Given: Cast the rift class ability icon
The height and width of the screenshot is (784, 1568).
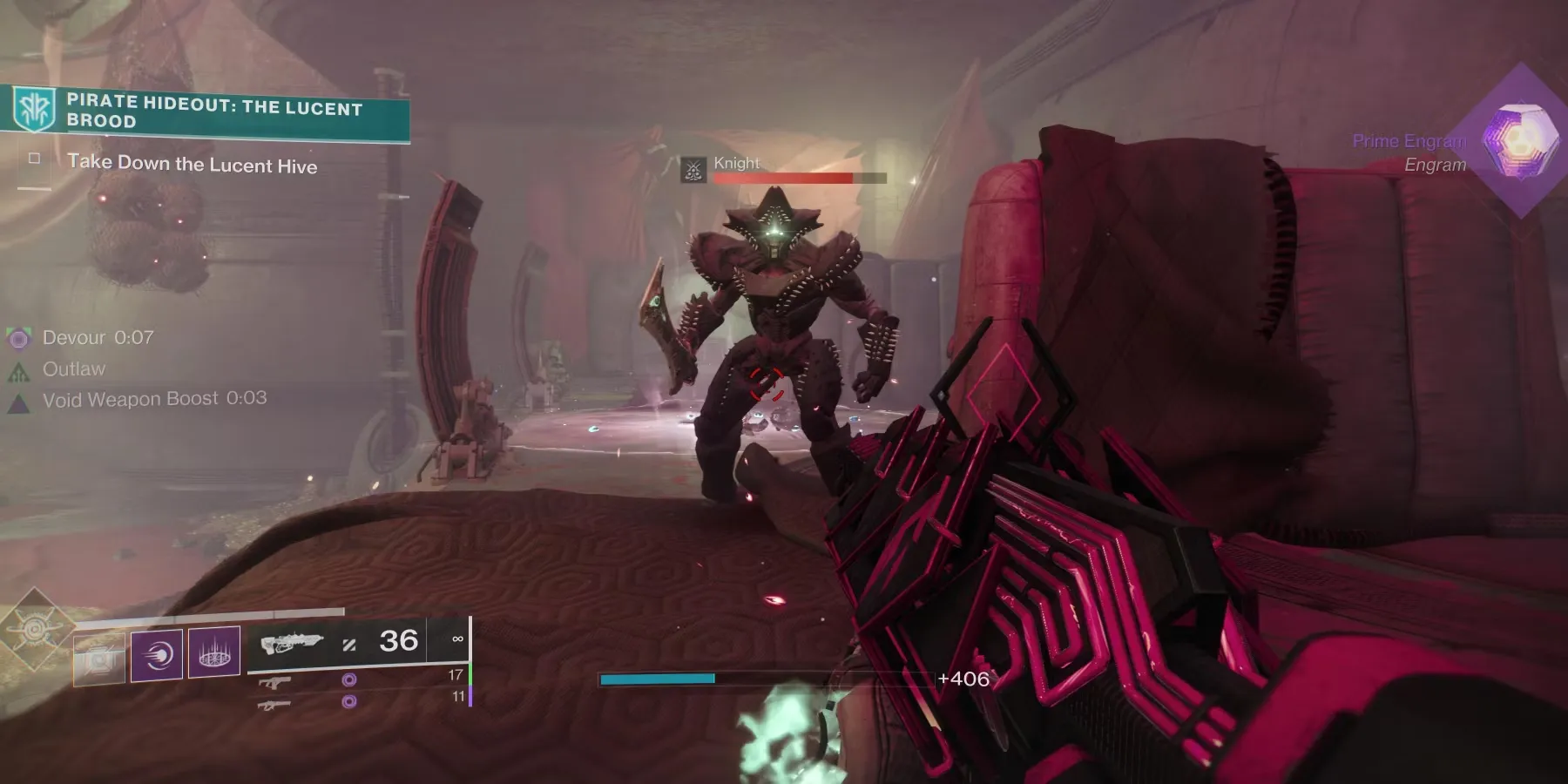Looking at the screenshot, I should [214, 652].
